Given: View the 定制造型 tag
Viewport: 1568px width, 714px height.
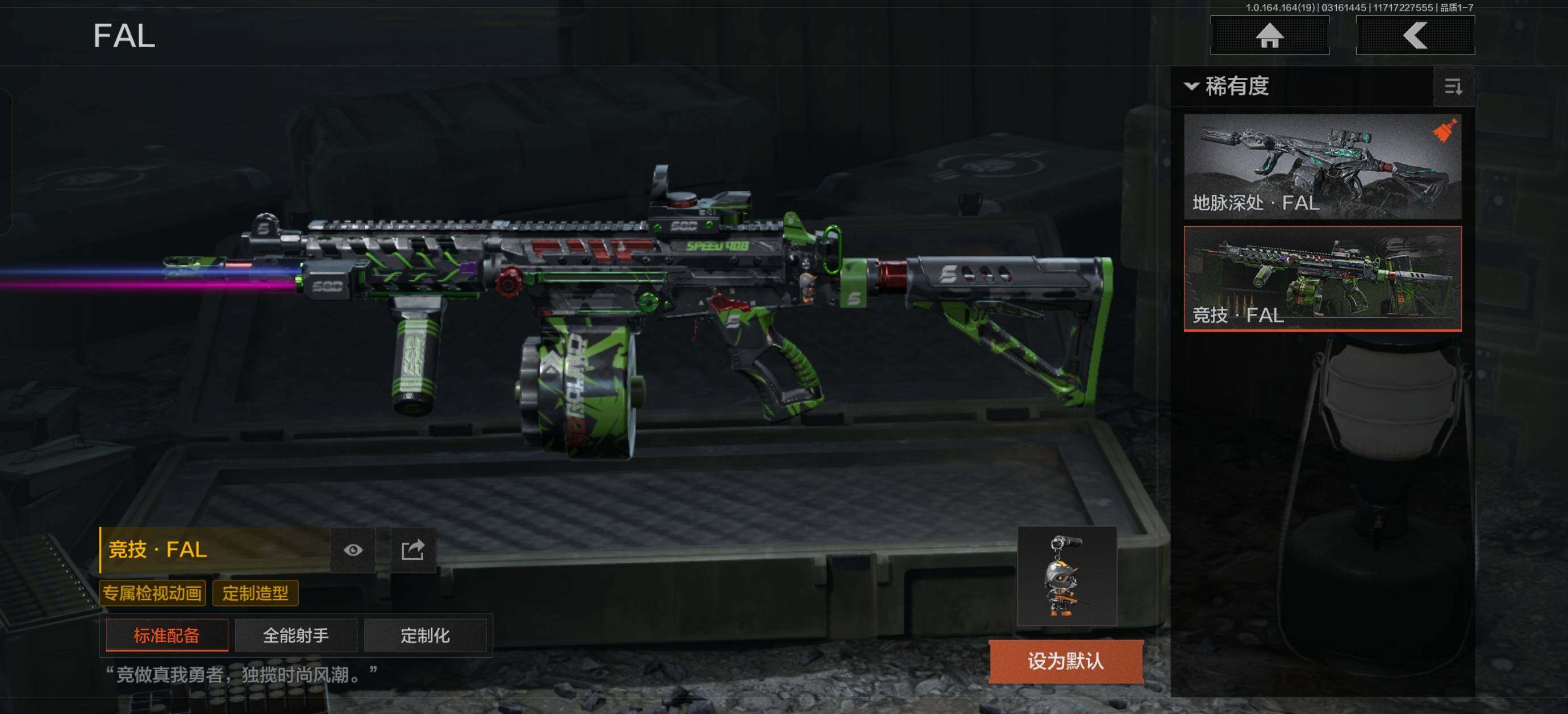Looking at the screenshot, I should tap(255, 593).
